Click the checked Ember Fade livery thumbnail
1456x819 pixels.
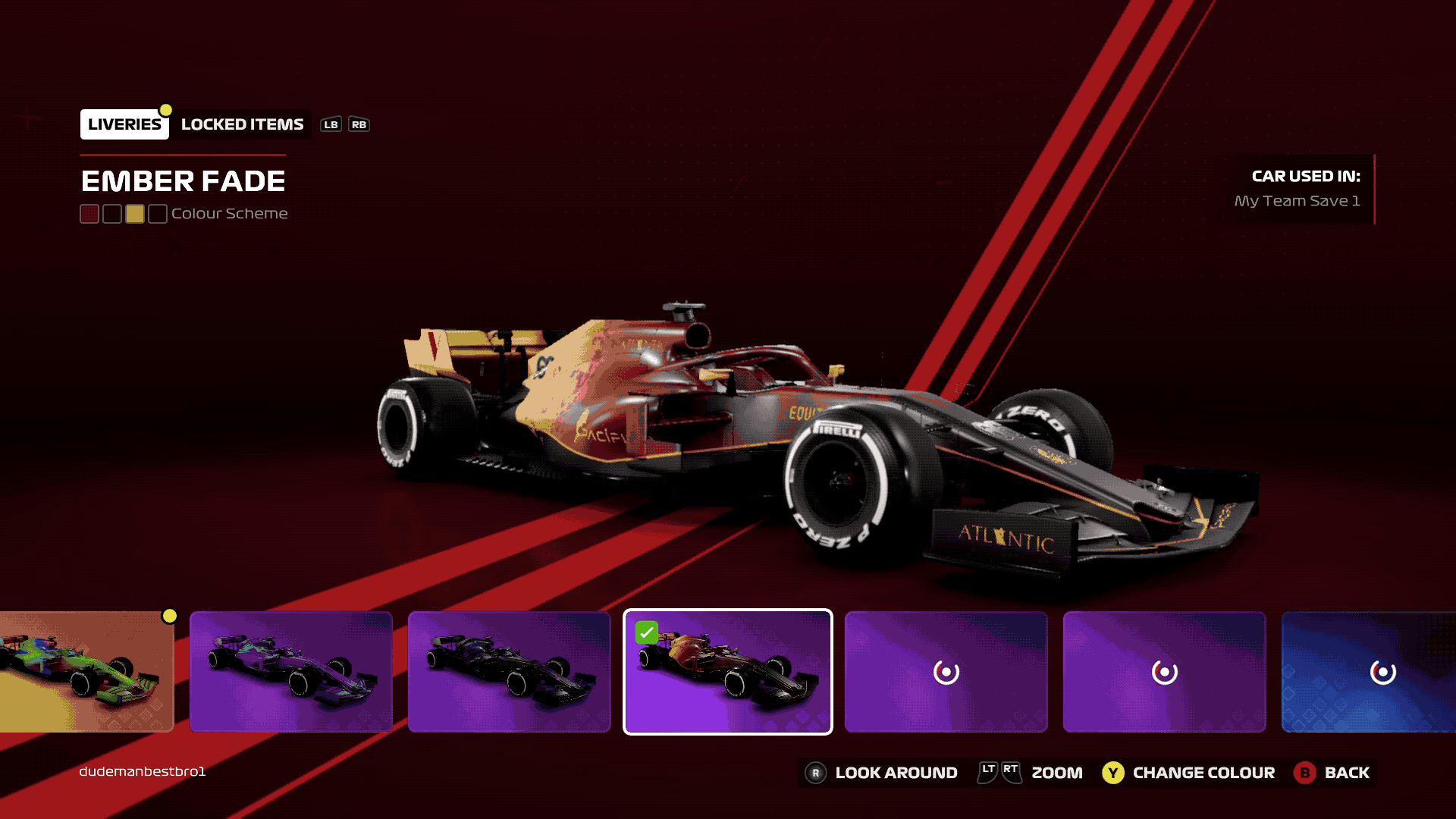[728, 672]
